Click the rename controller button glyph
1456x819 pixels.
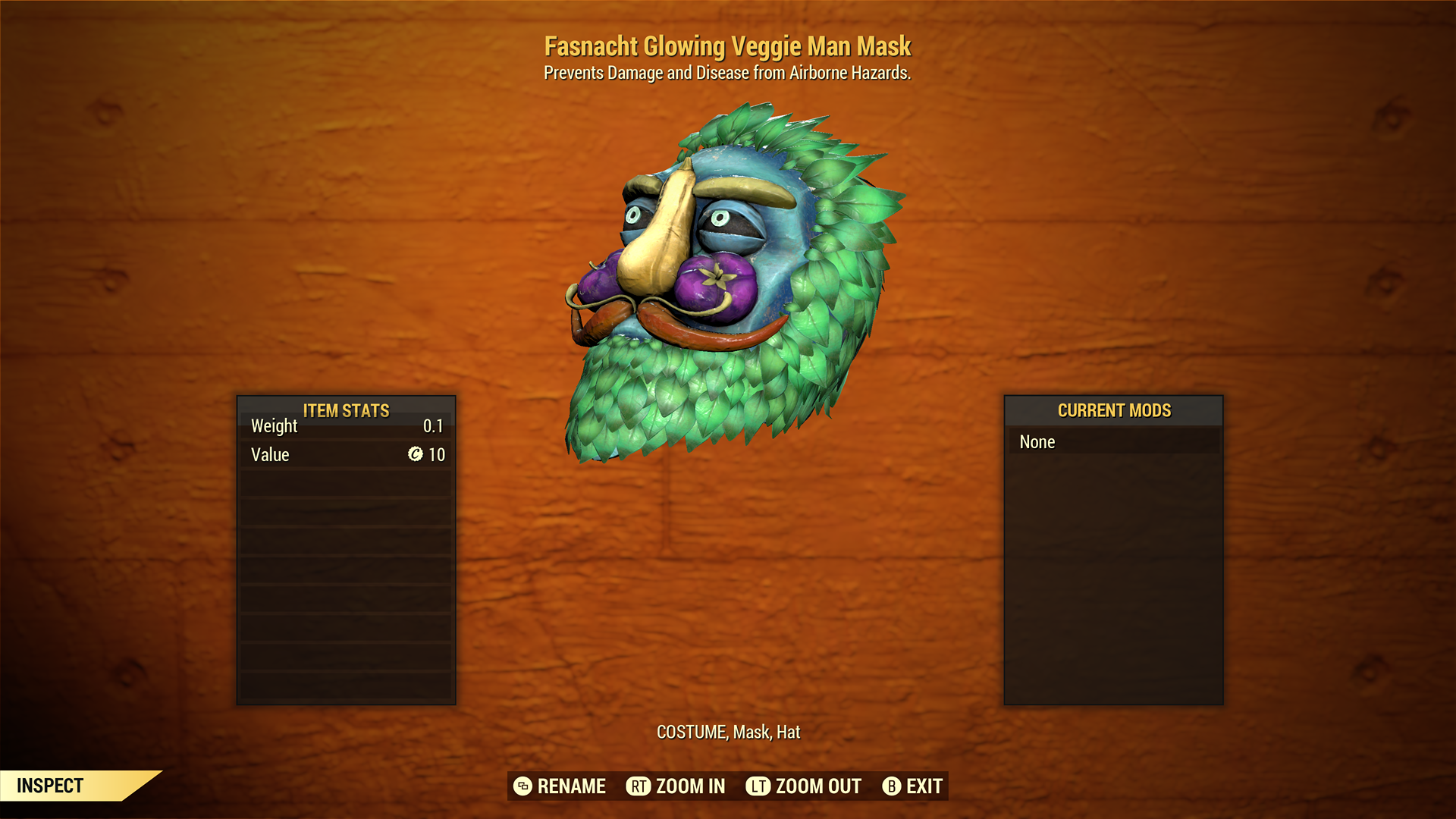(x=522, y=786)
